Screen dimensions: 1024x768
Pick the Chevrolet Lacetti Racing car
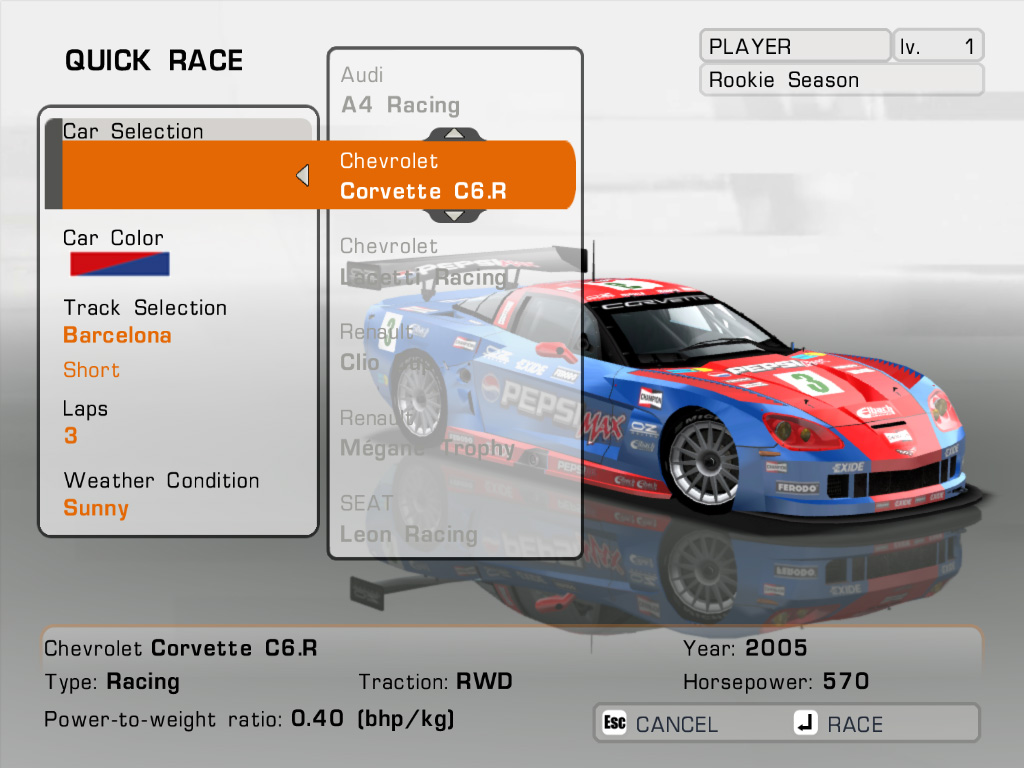tap(423, 262)
